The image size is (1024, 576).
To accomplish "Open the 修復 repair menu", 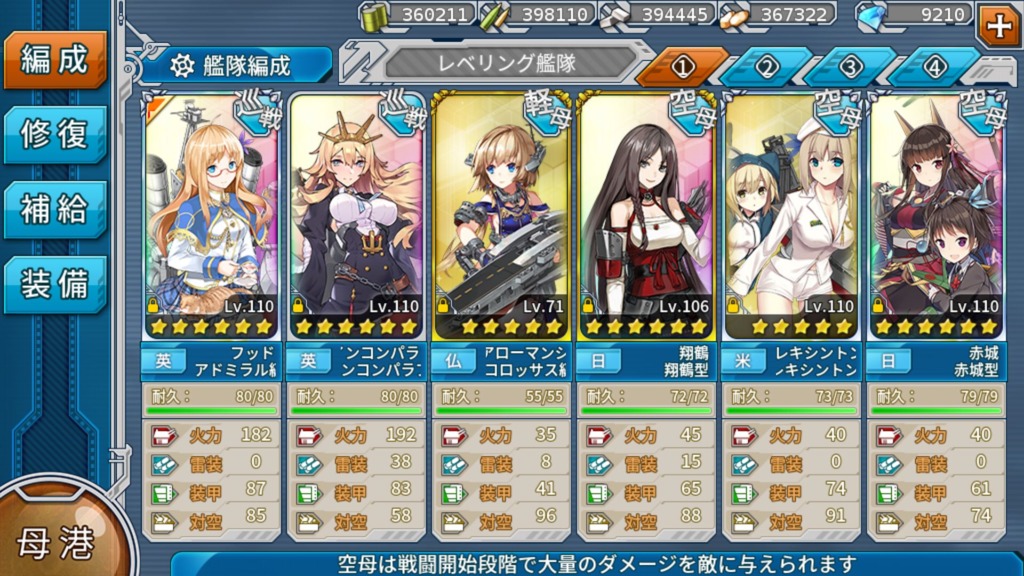I will click(x=55, y=134).
